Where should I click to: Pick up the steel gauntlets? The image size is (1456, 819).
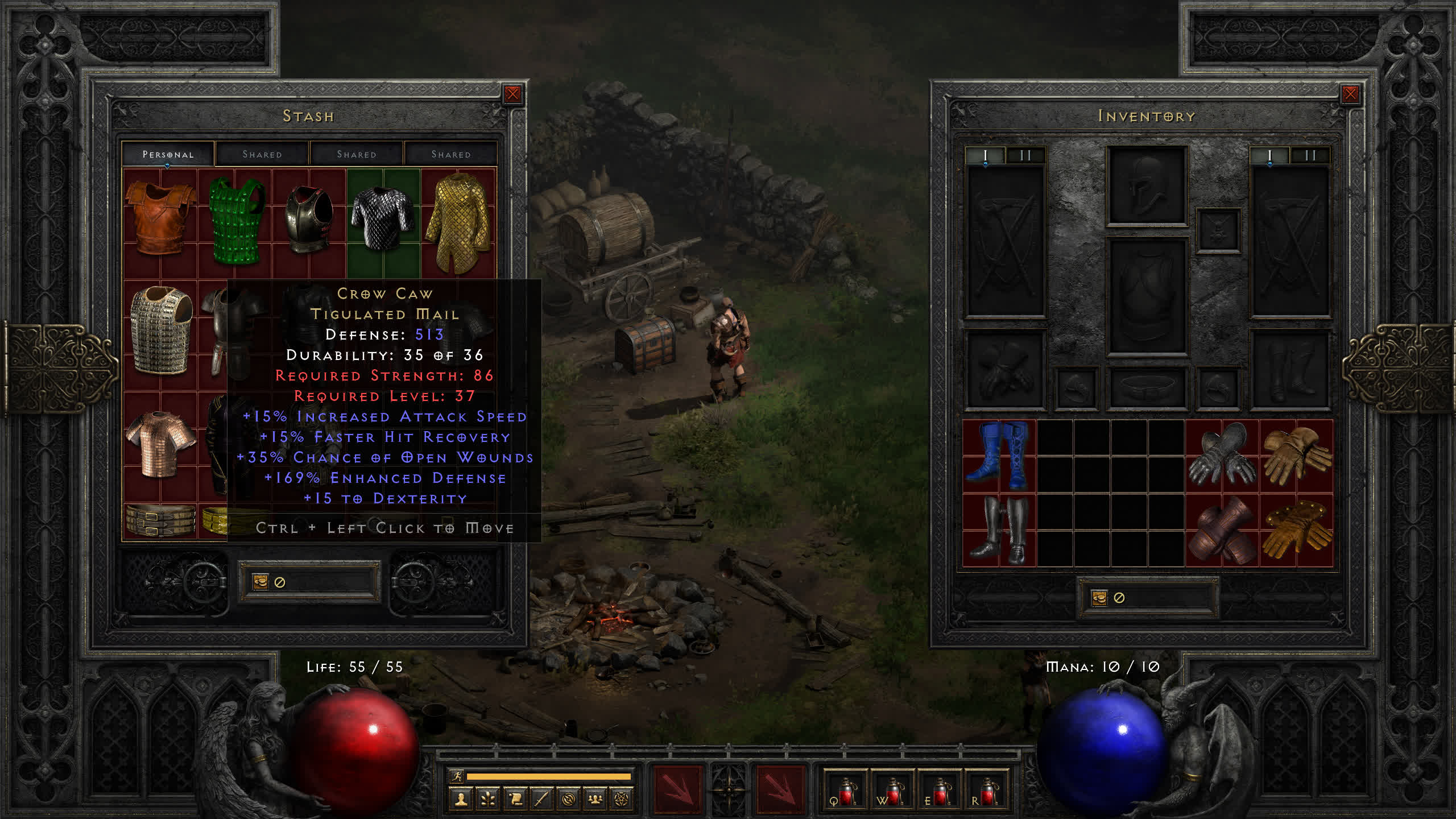(x=1221, y=456)
